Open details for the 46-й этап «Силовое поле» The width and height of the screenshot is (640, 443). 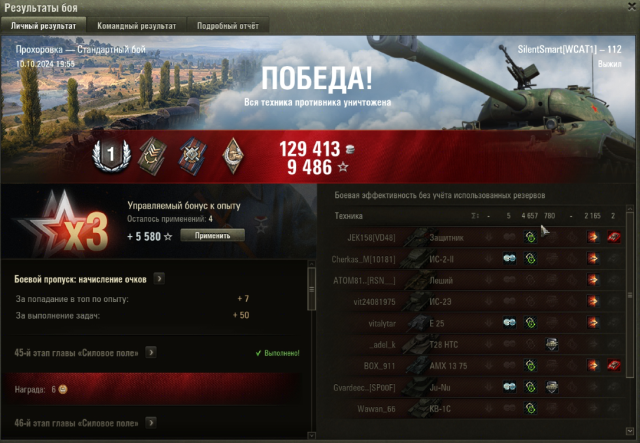coord(151,424)
